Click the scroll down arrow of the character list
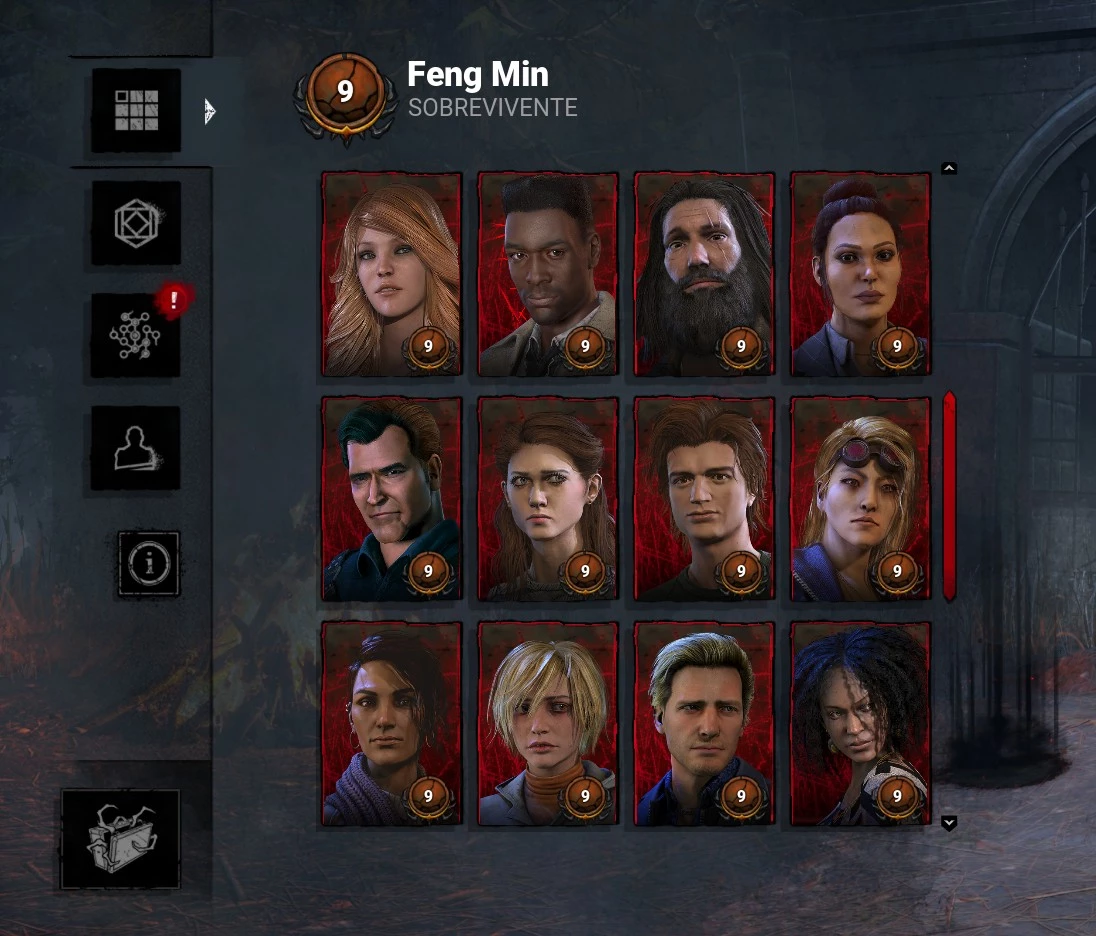The image size is (1096, 936). (x=949, y=823)
